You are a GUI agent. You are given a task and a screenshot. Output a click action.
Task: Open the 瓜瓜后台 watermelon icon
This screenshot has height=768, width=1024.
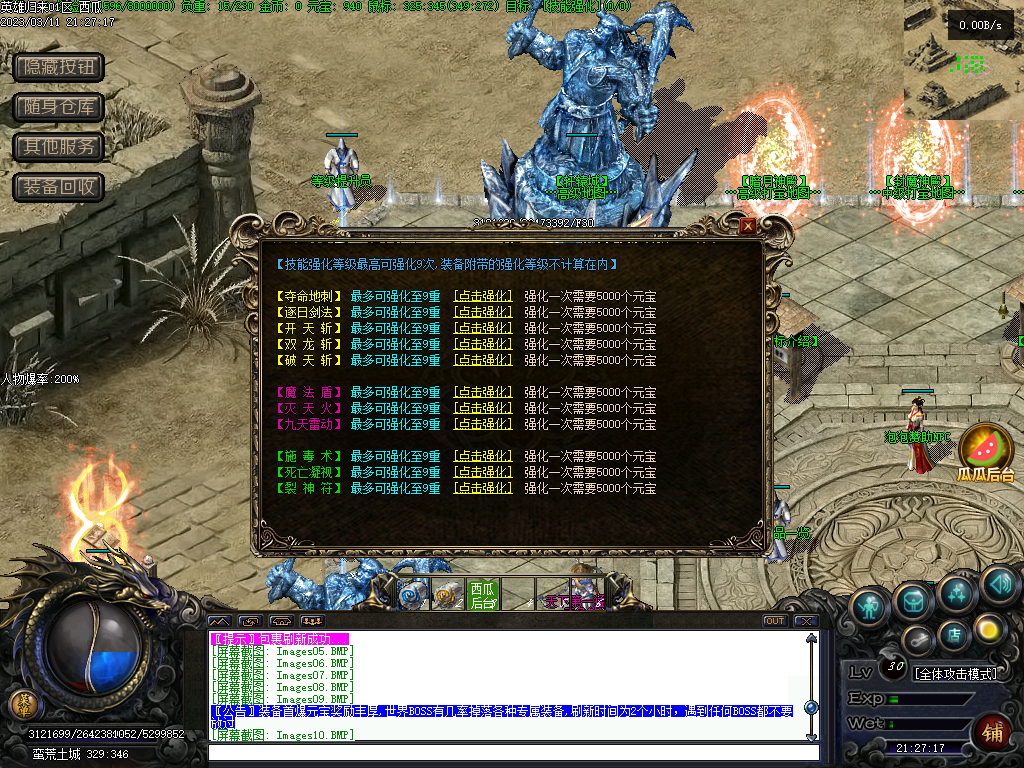986,450
